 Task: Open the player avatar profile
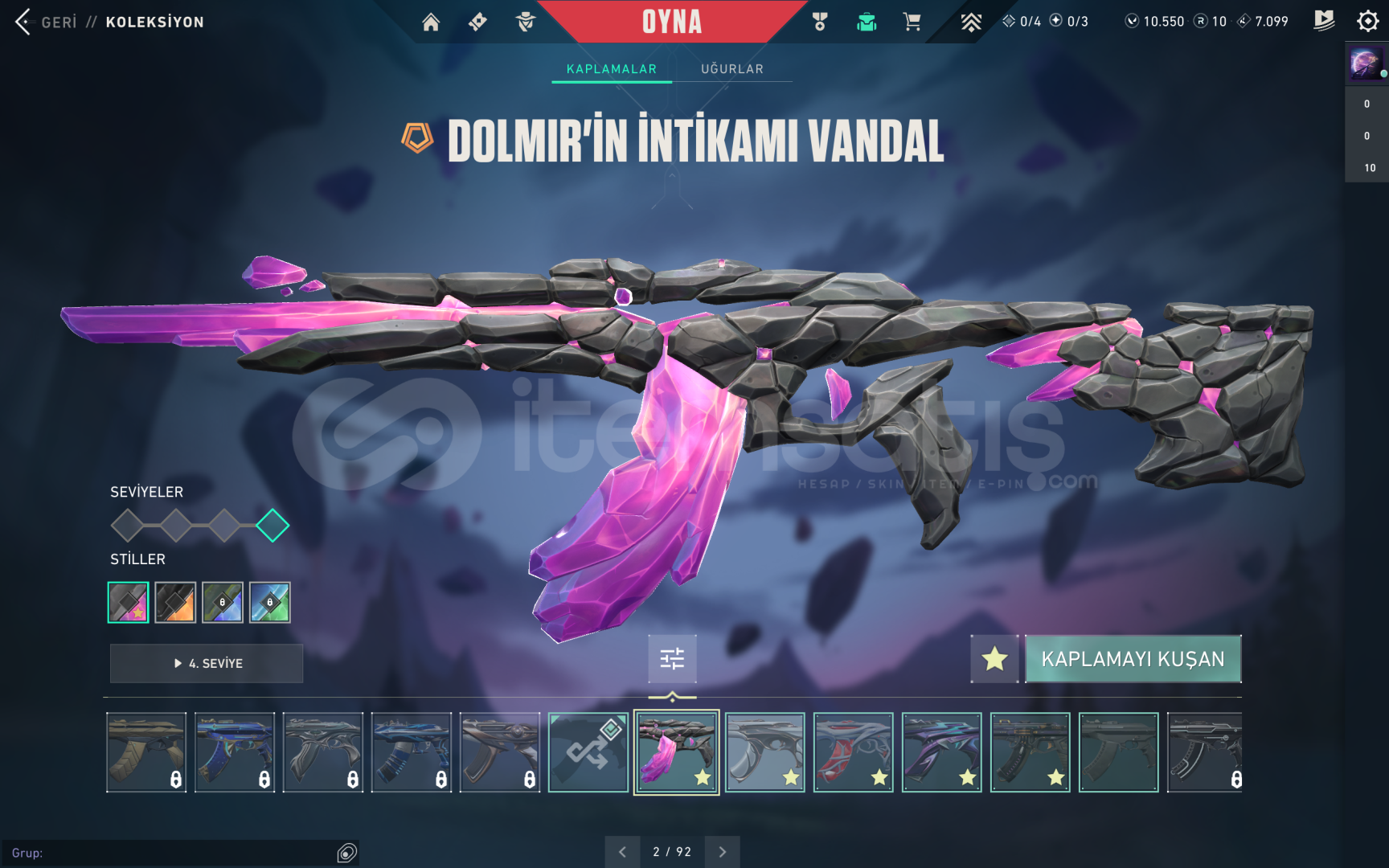[1366, 63]
